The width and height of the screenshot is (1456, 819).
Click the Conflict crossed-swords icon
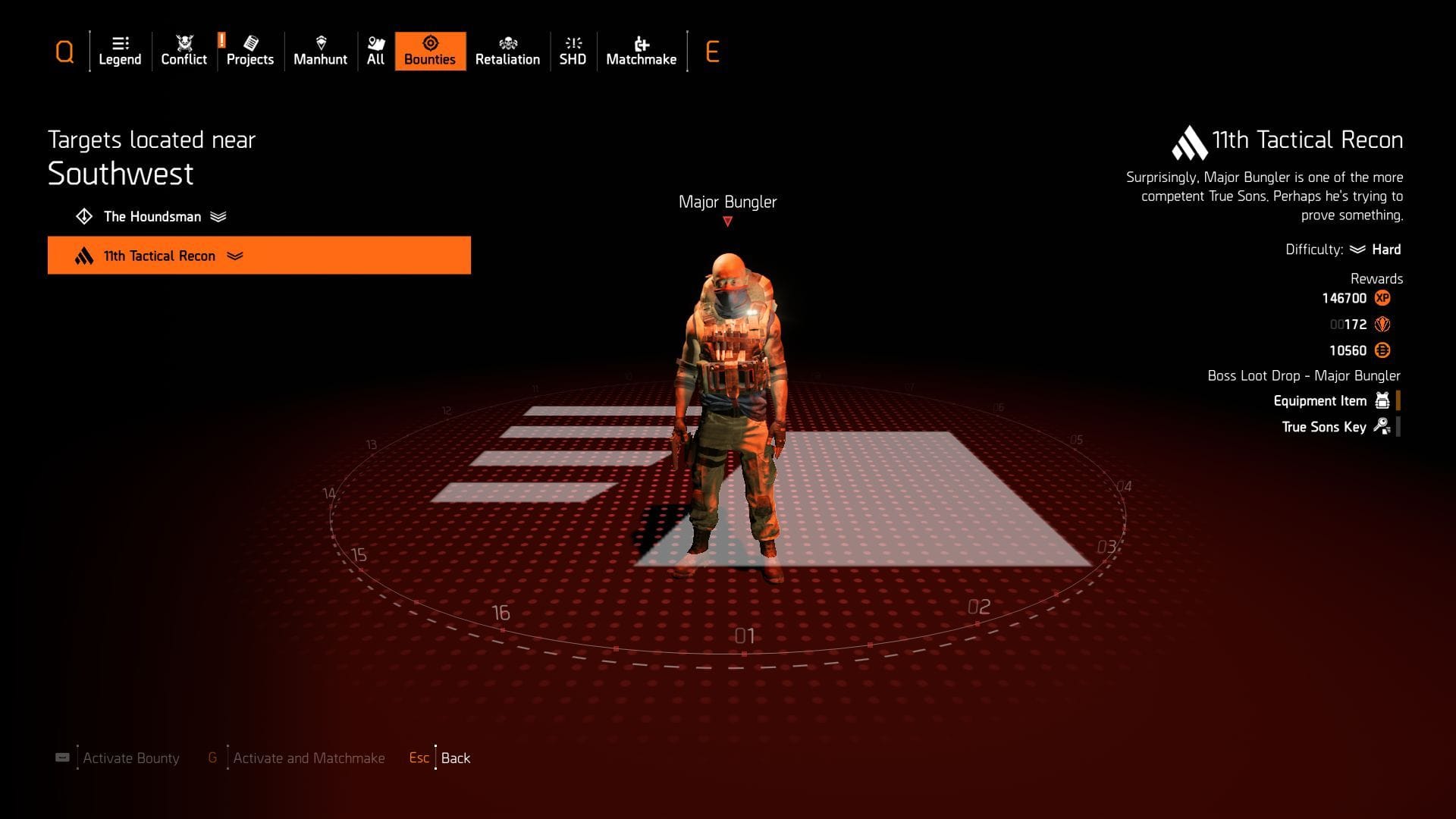[183, 42]
